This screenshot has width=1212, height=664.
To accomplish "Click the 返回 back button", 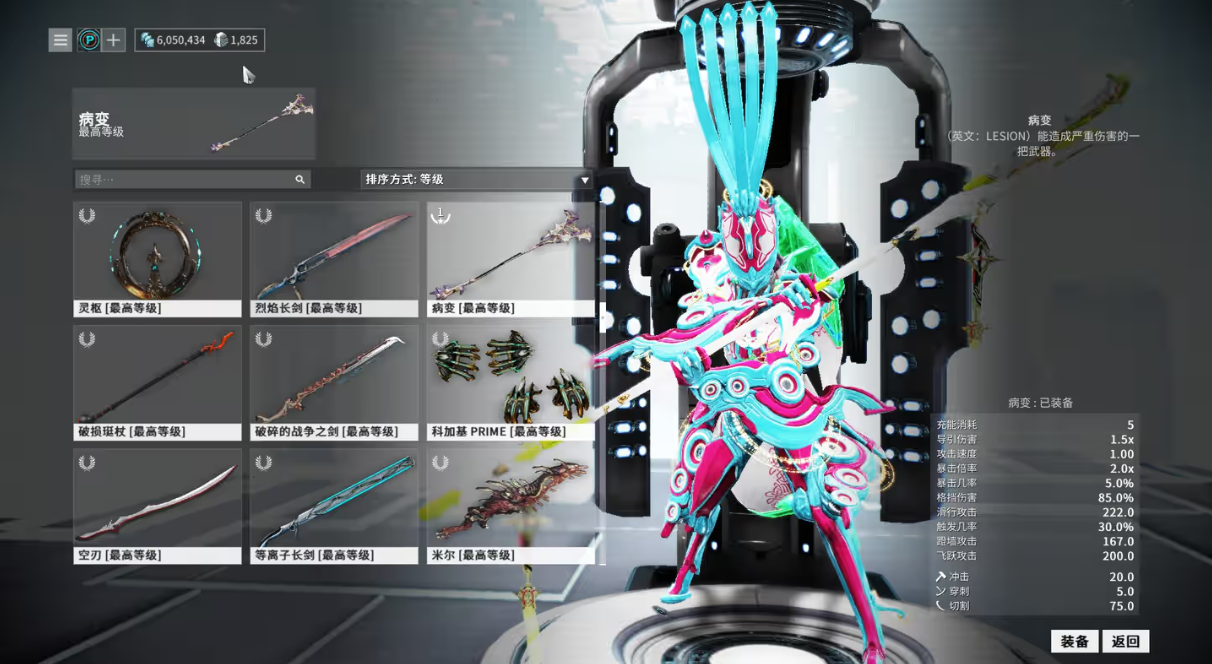I will point(1126,641).
